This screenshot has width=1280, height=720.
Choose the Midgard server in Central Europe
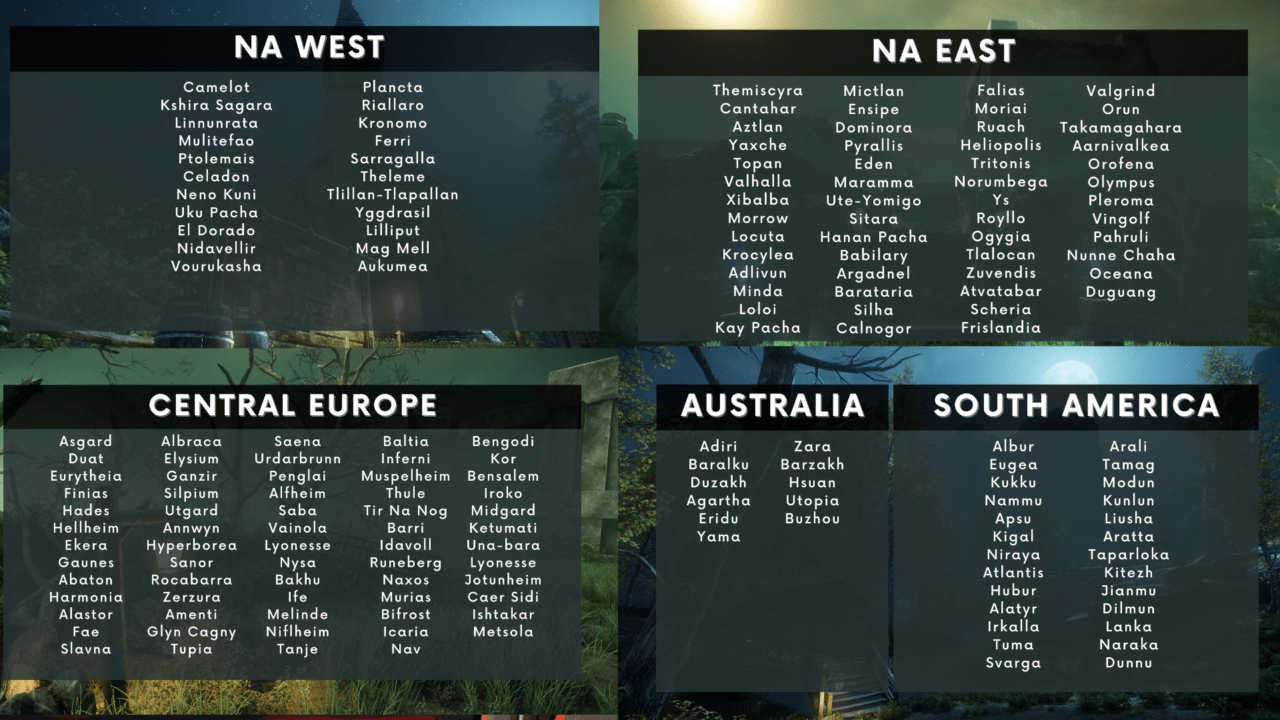505,510
